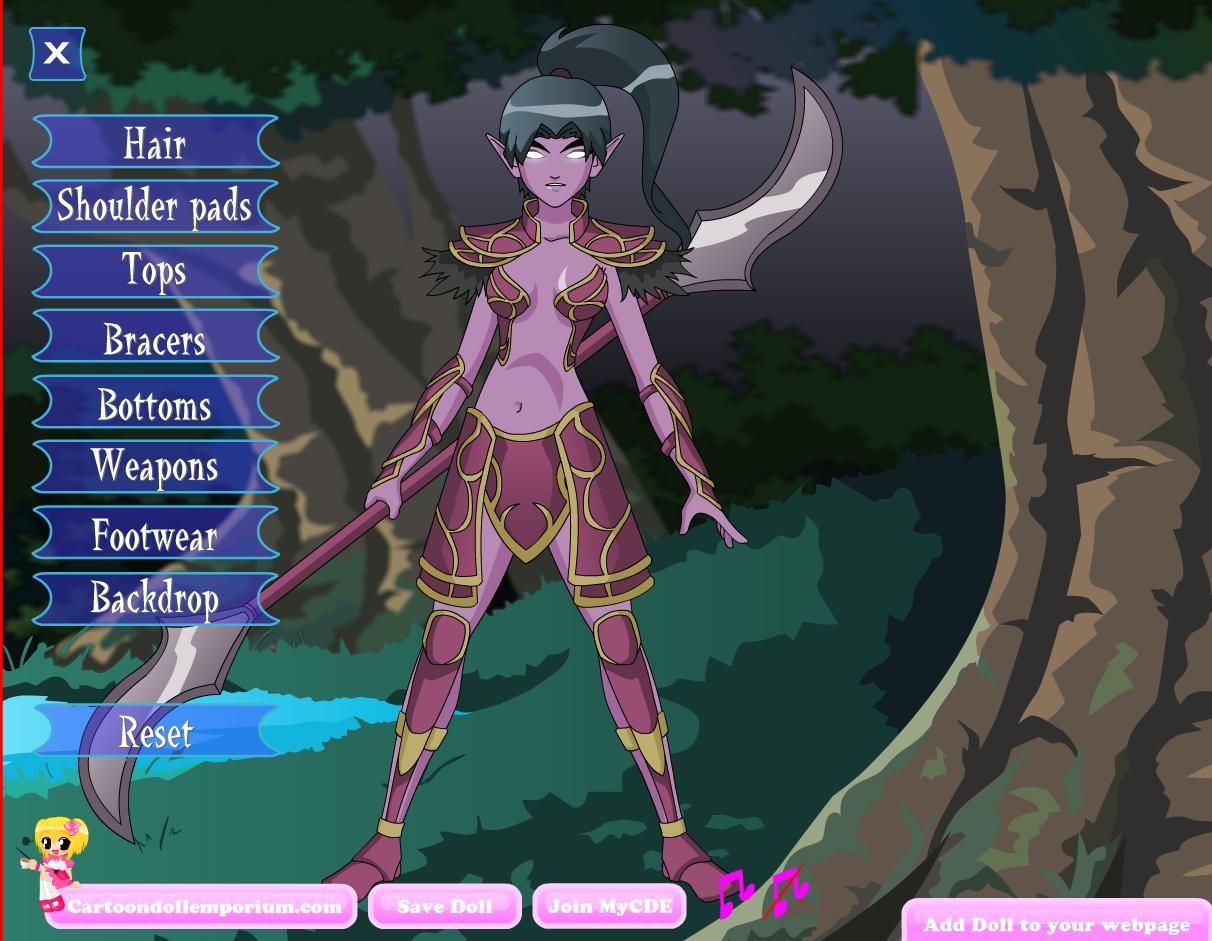Change the Backdrop
The height and width of the screenshot is (941, 1212).
(155, 598)
